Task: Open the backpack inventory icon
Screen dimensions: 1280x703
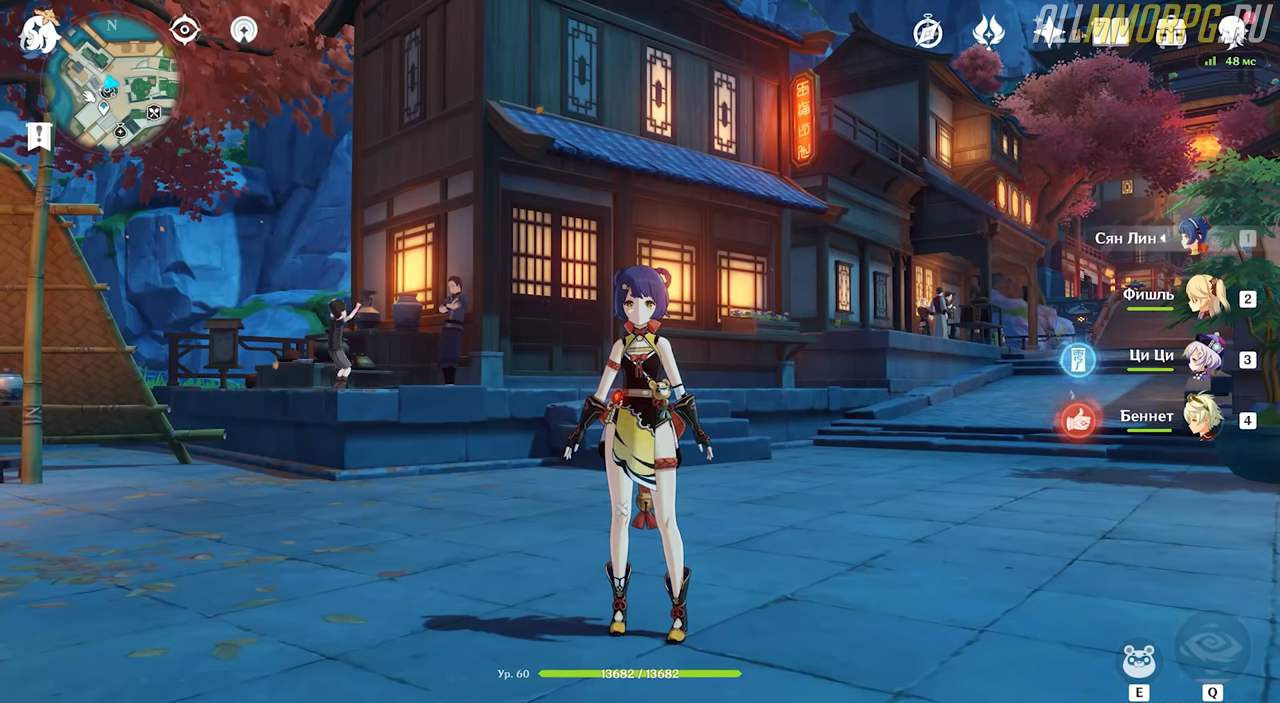Action: (1169, 33)
